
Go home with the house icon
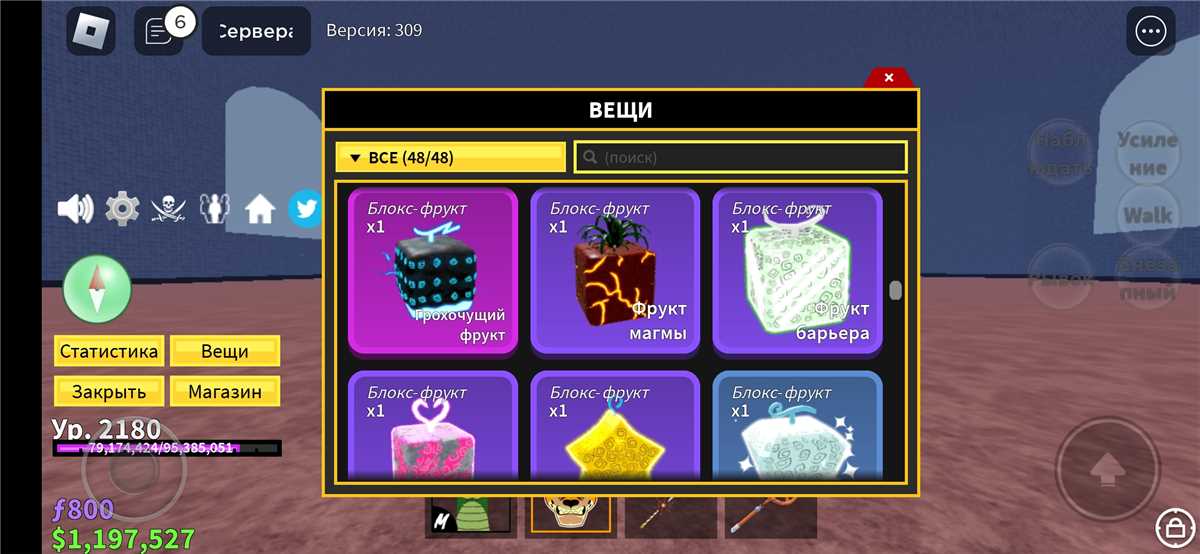tap(260, 209)
